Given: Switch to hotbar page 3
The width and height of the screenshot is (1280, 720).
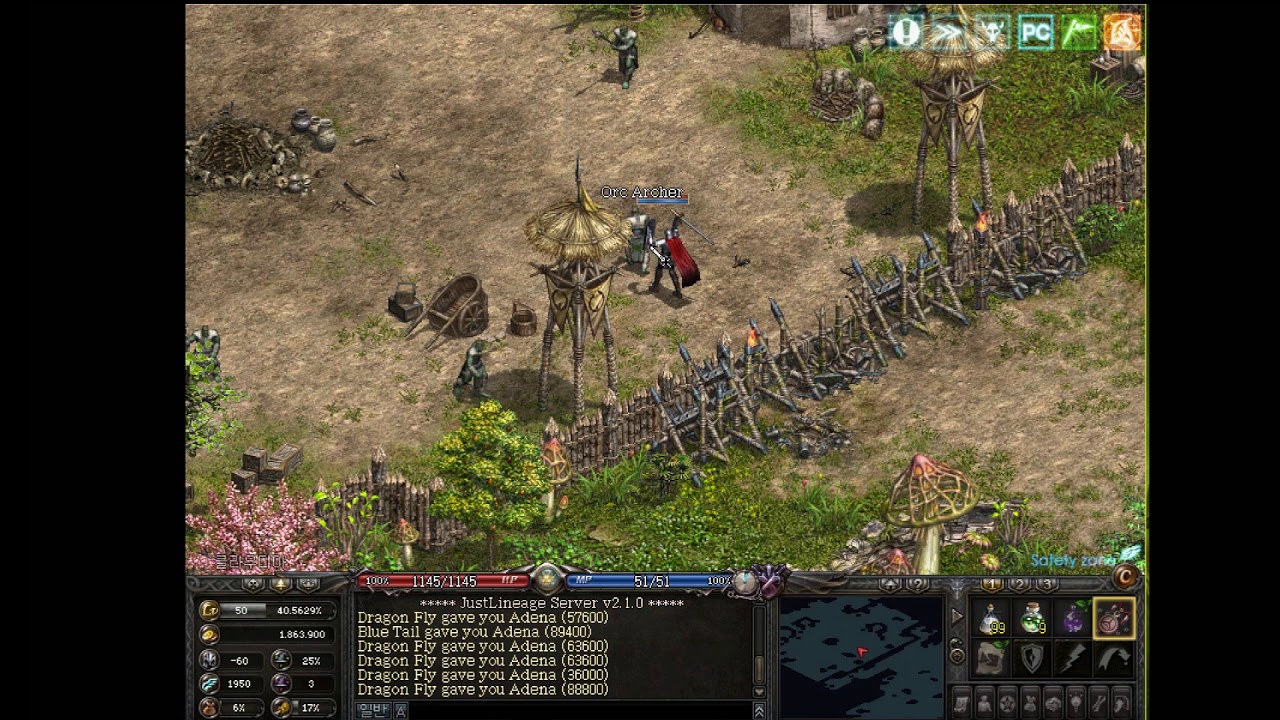Looking at the screenshot, I should coord(1046,584).
